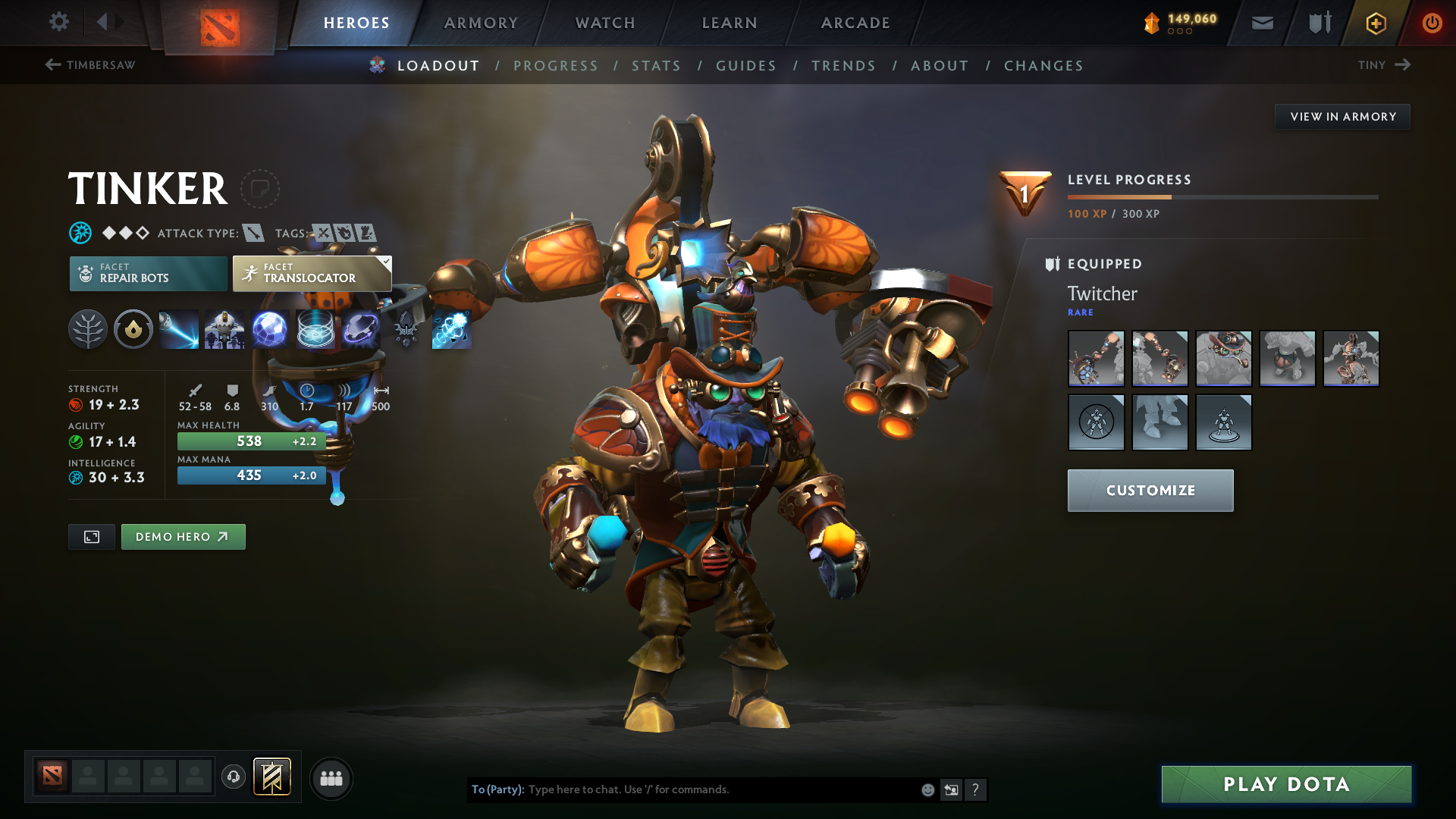Image resolution: width=1456 pixels, height=819 pixels.
Task: Select the Translocator facet
Action: [x=311, y=274]
